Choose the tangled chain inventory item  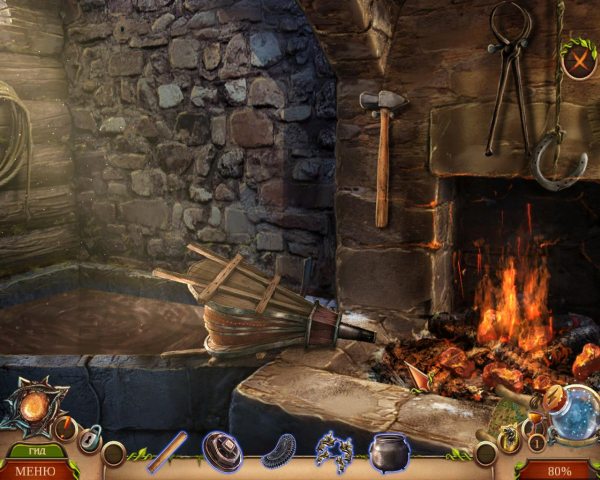334,452
